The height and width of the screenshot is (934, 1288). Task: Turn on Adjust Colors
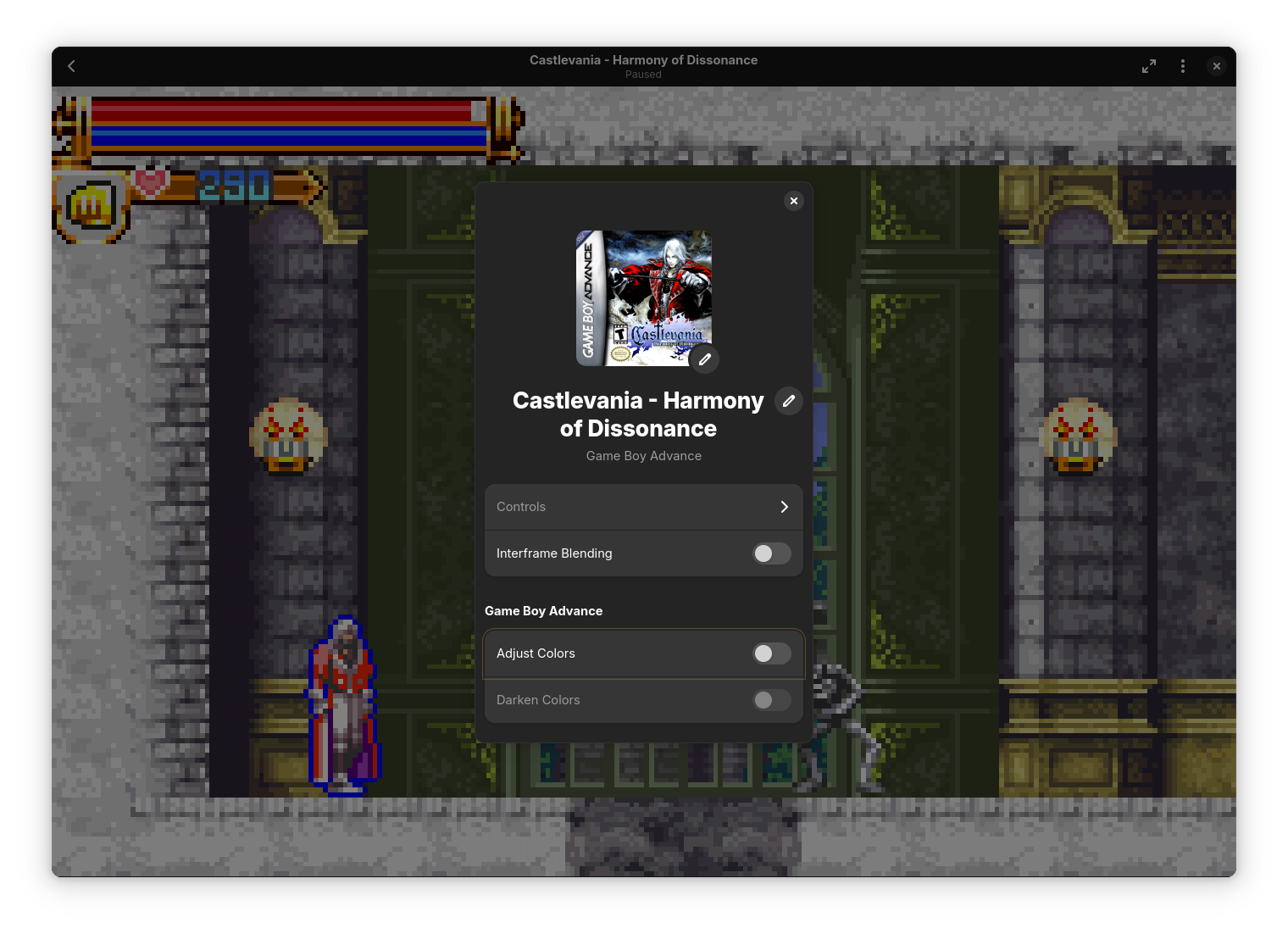[771, 653]
